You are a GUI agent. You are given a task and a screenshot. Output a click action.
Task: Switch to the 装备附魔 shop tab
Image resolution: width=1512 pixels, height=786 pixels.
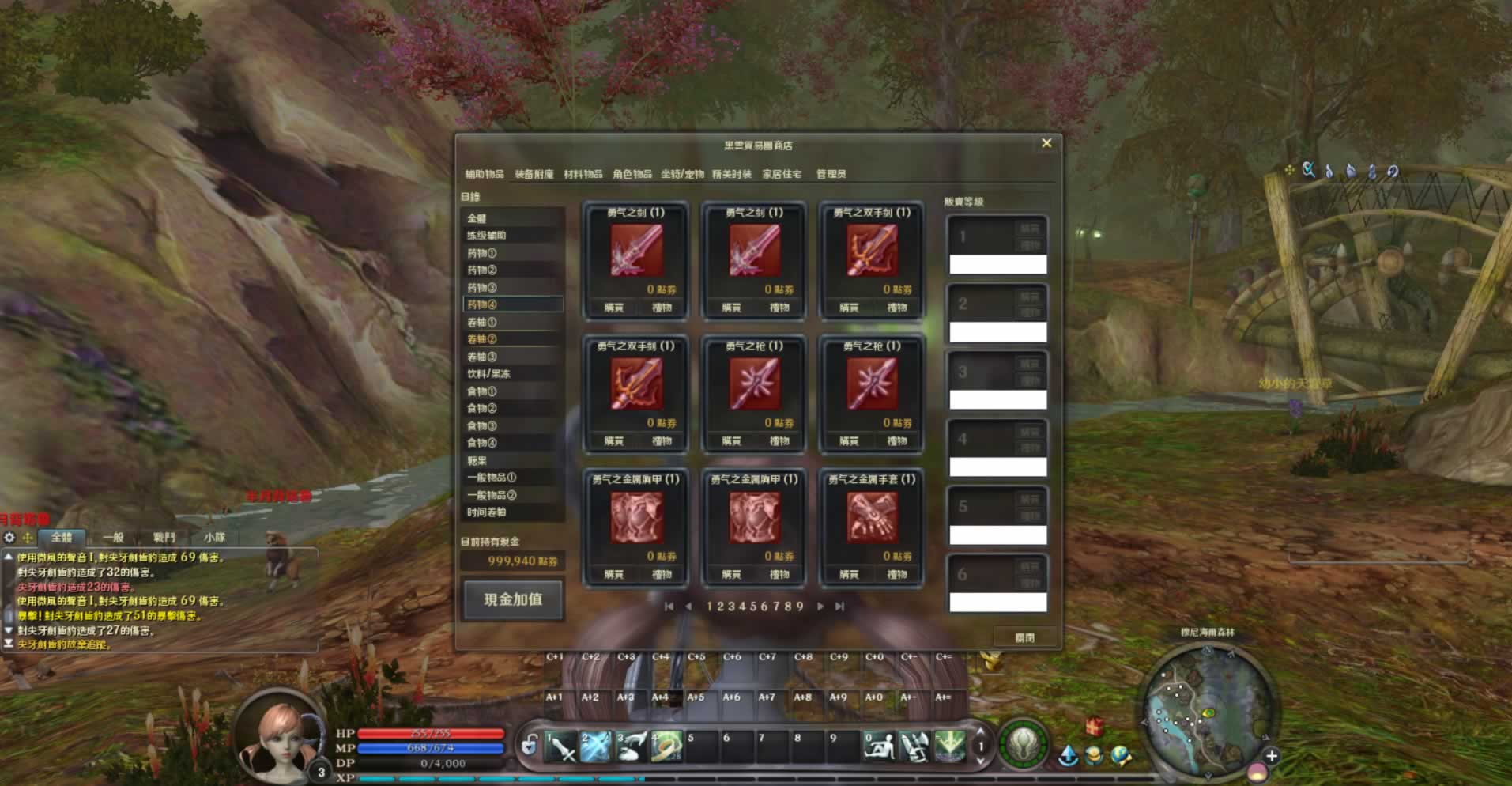[x=534, y=174]
